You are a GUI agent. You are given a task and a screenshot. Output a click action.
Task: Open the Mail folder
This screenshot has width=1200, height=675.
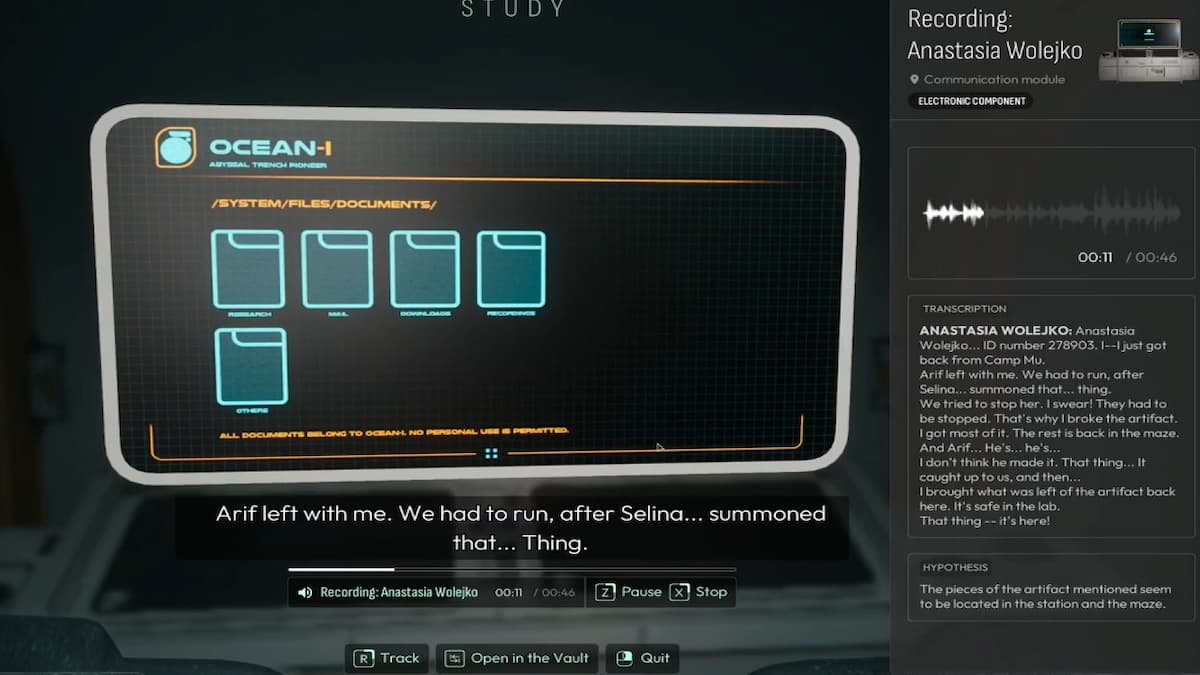[337, 268]
